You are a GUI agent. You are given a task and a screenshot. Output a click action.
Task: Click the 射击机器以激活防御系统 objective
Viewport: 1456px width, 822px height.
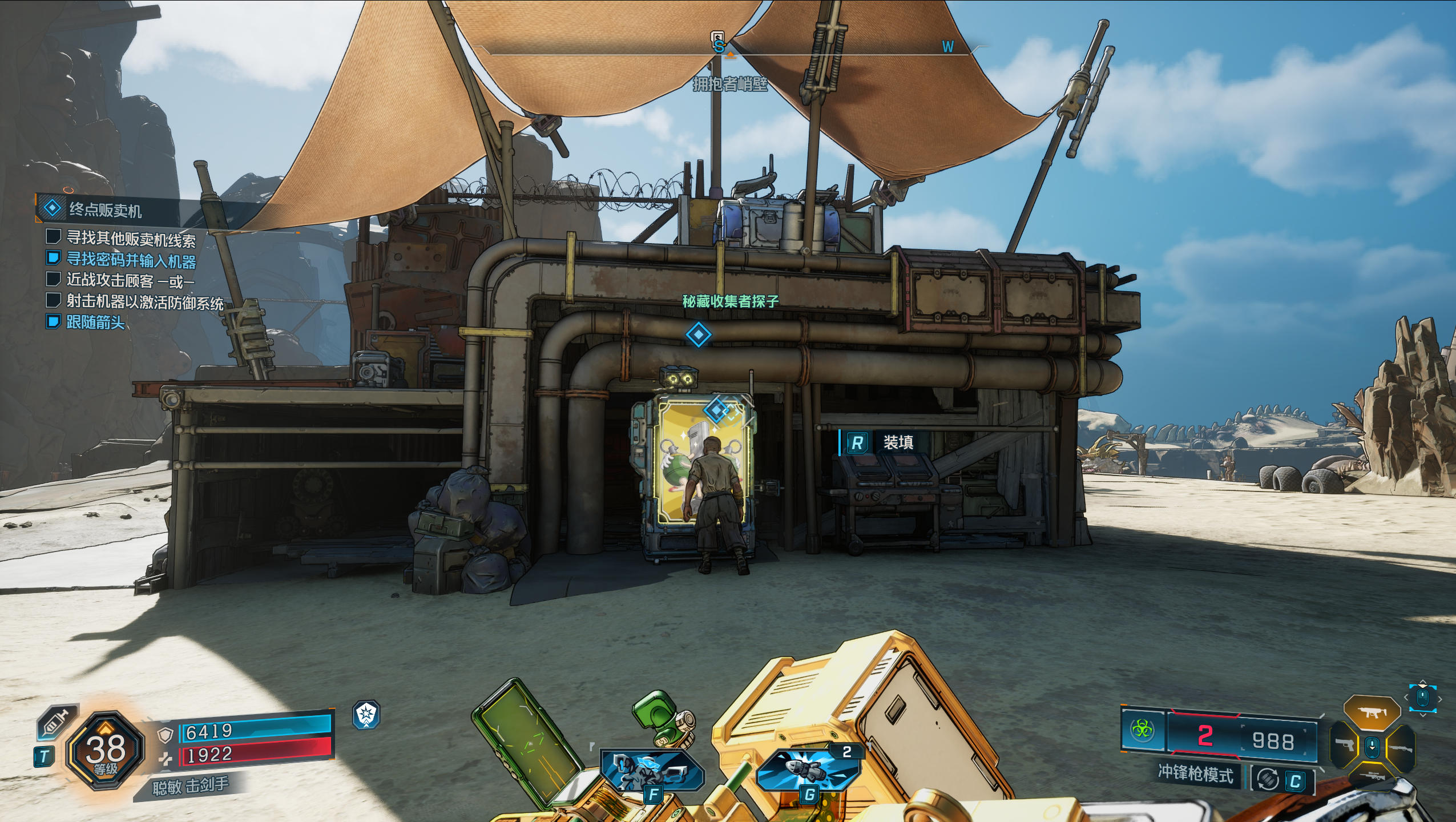(x=144, y=301)
